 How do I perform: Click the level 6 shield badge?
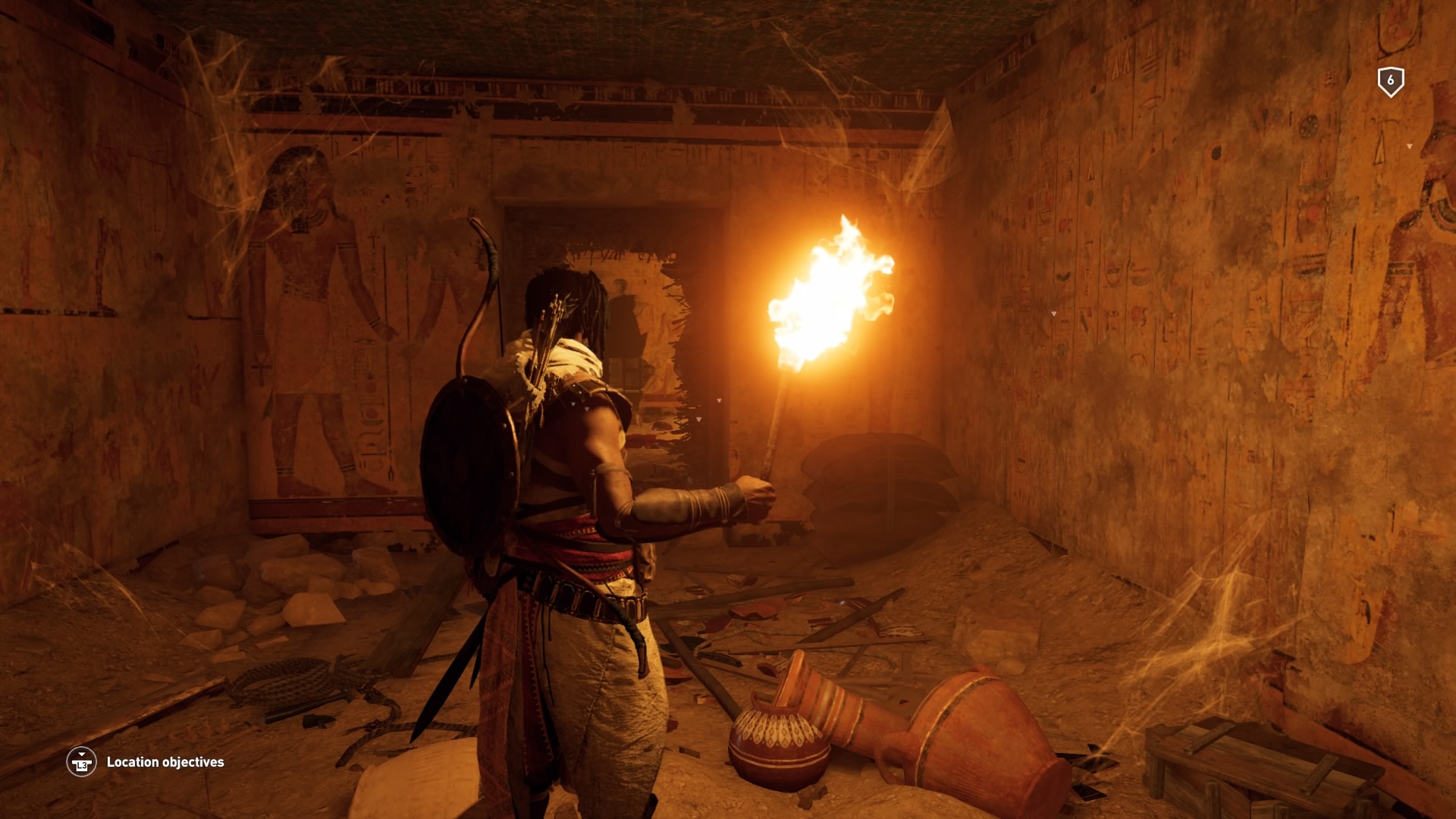(1390, 81)
